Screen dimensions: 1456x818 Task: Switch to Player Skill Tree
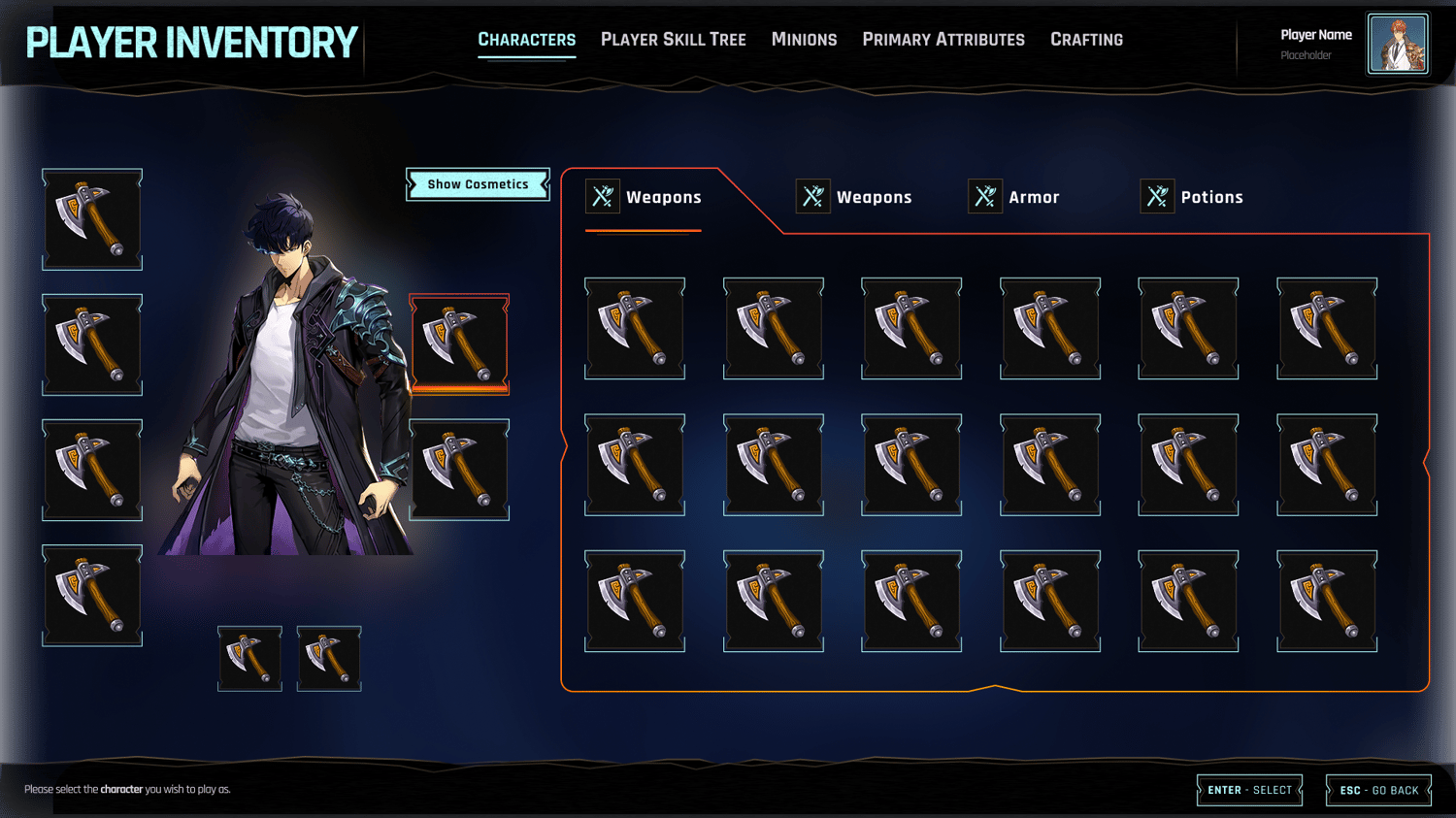[x=673, y=40]
